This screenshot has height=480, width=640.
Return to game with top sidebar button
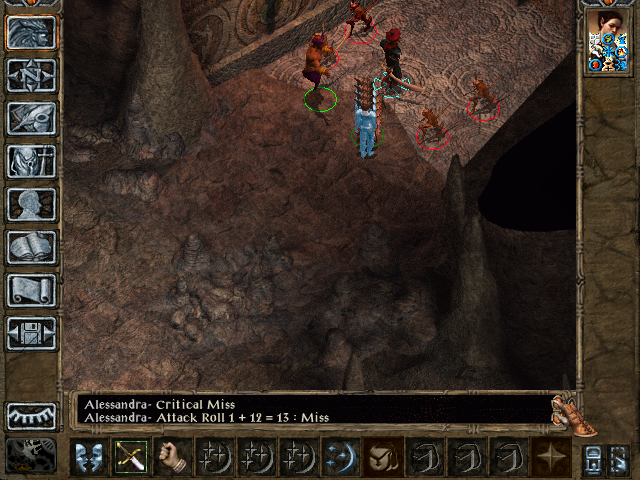(x=32, y=33)
